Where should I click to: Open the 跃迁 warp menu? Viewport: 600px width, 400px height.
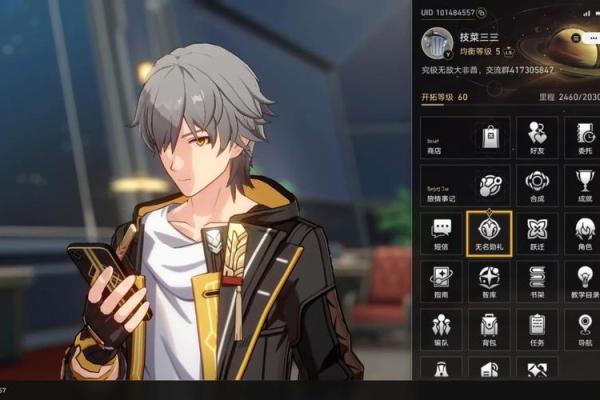coord(537,234)
